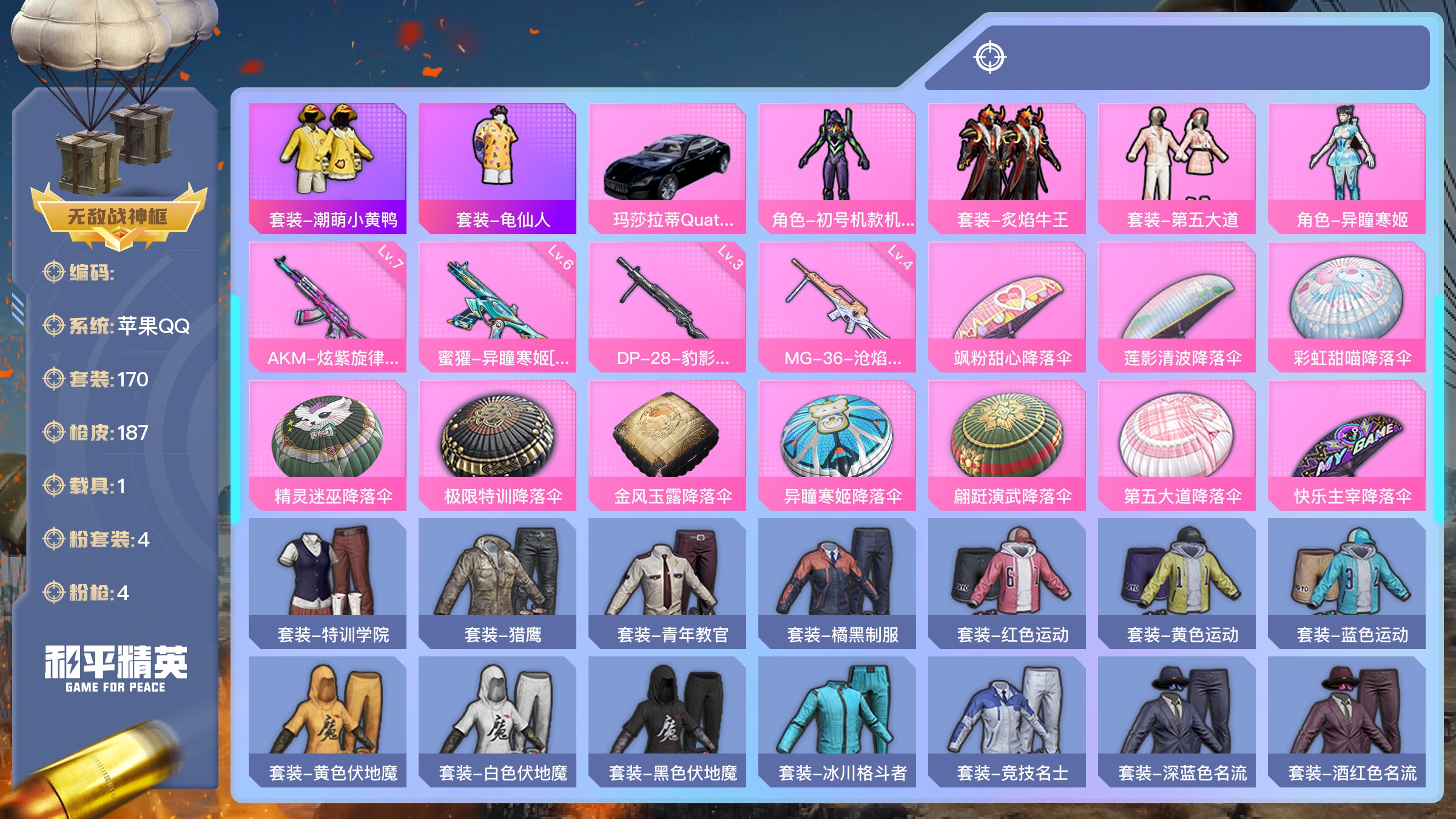Screen dimensions: 1456x819
Task: Choose the 套装-特训学院 outfit tile
Action: [328, 583]
